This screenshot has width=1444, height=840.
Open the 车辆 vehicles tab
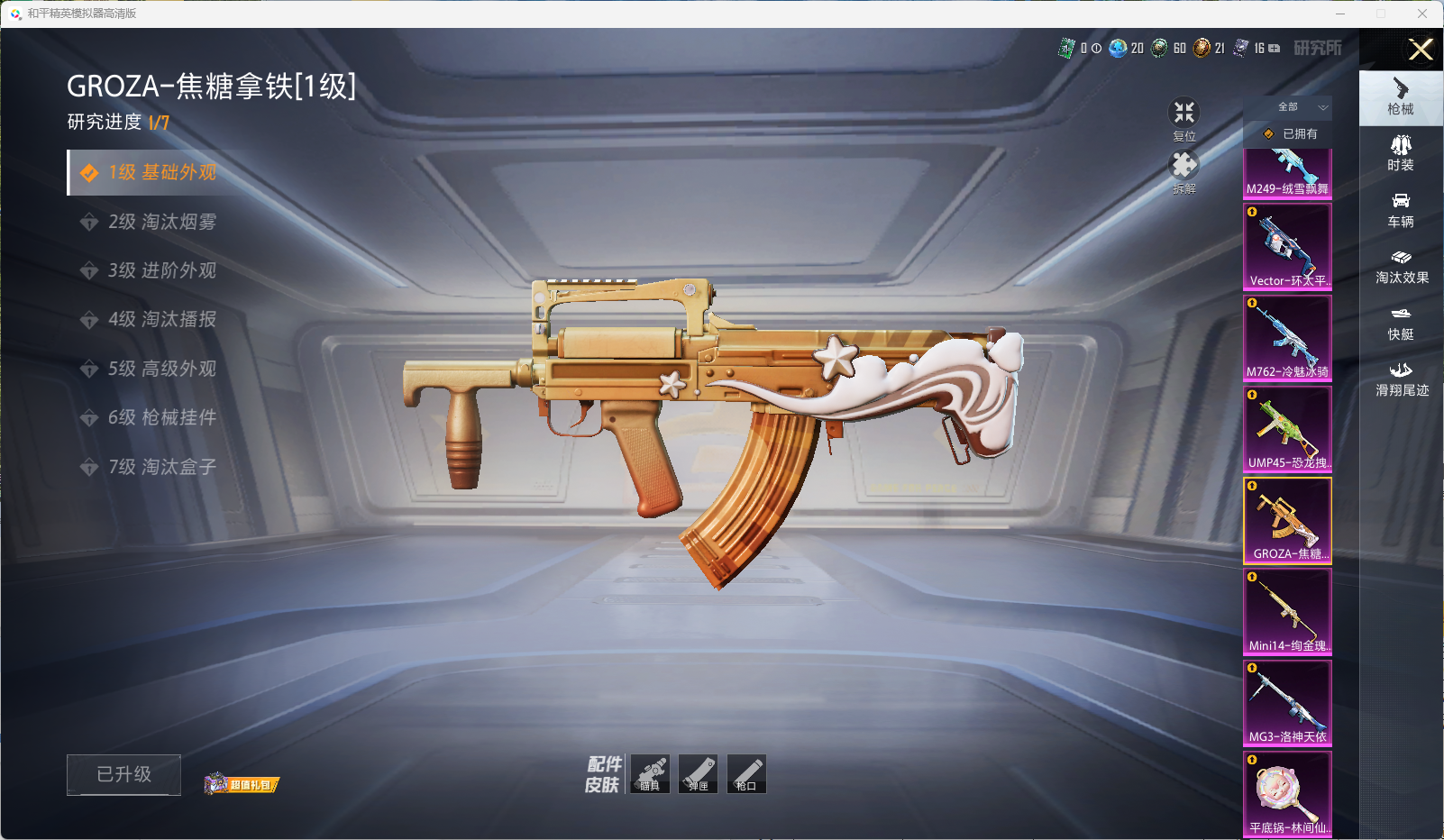(x=1401, y=209)
